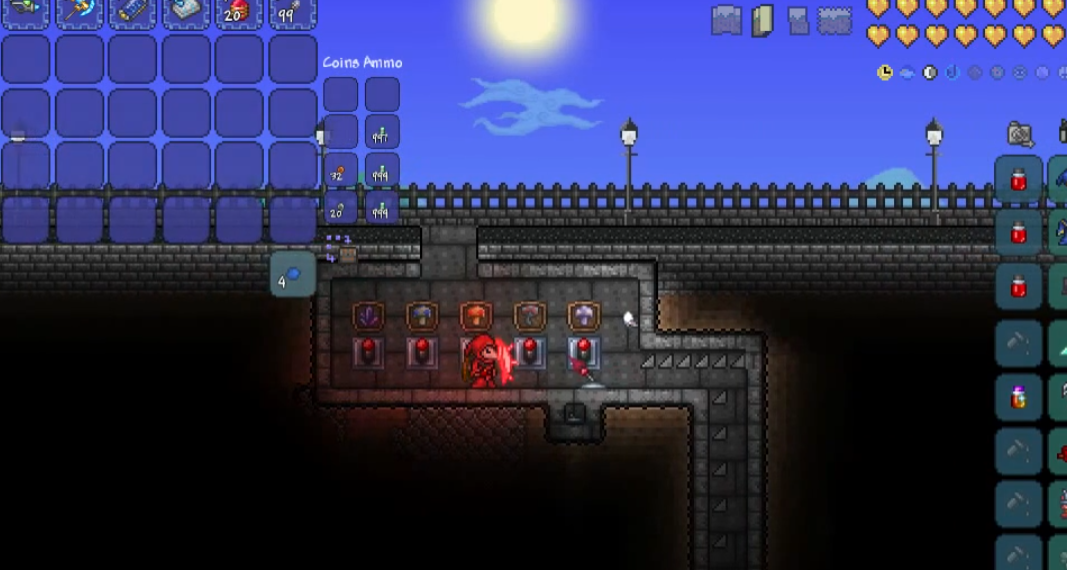Click the pale yellow panel icon at top
This screenshot has width=1067, height=570.
pos(762,20)
